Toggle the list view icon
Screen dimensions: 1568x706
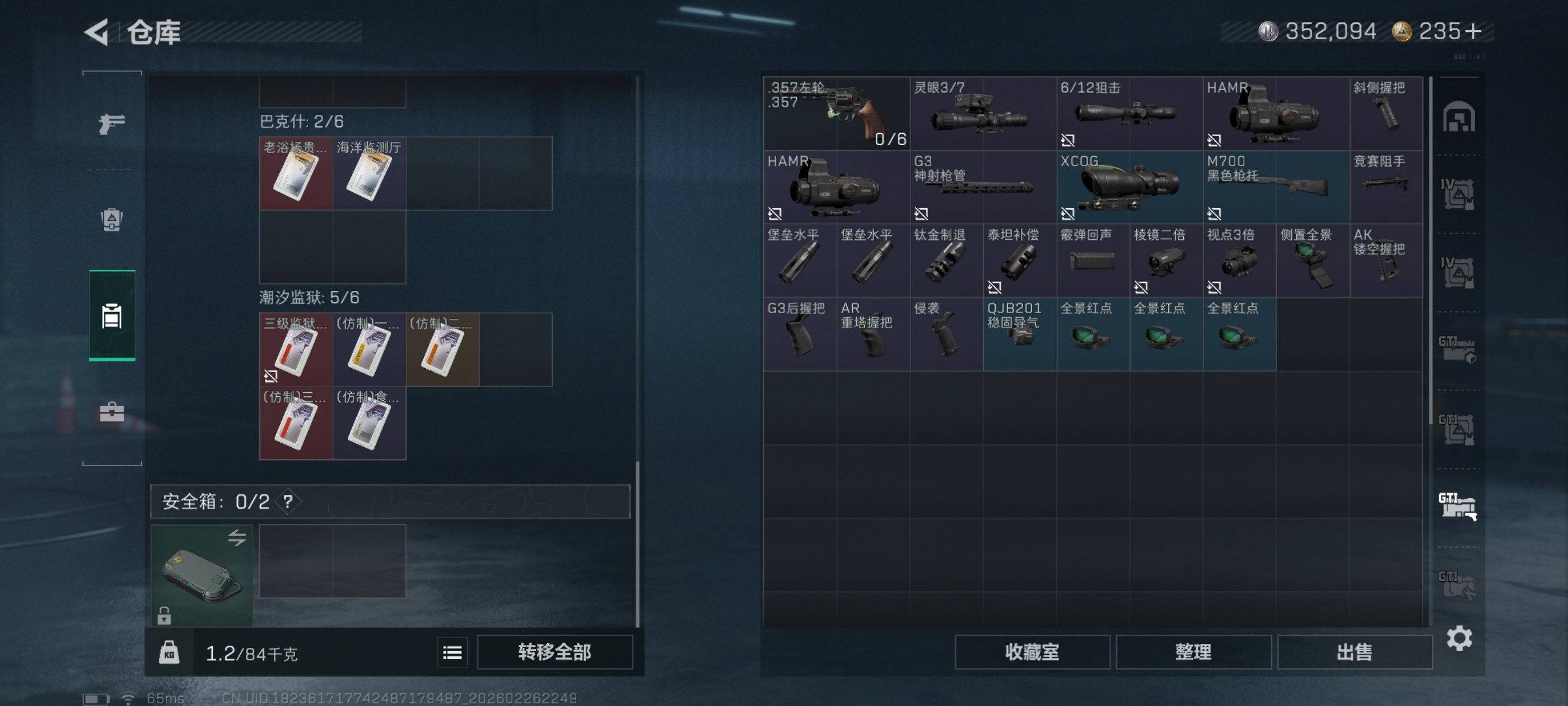[x=452, y=653]
